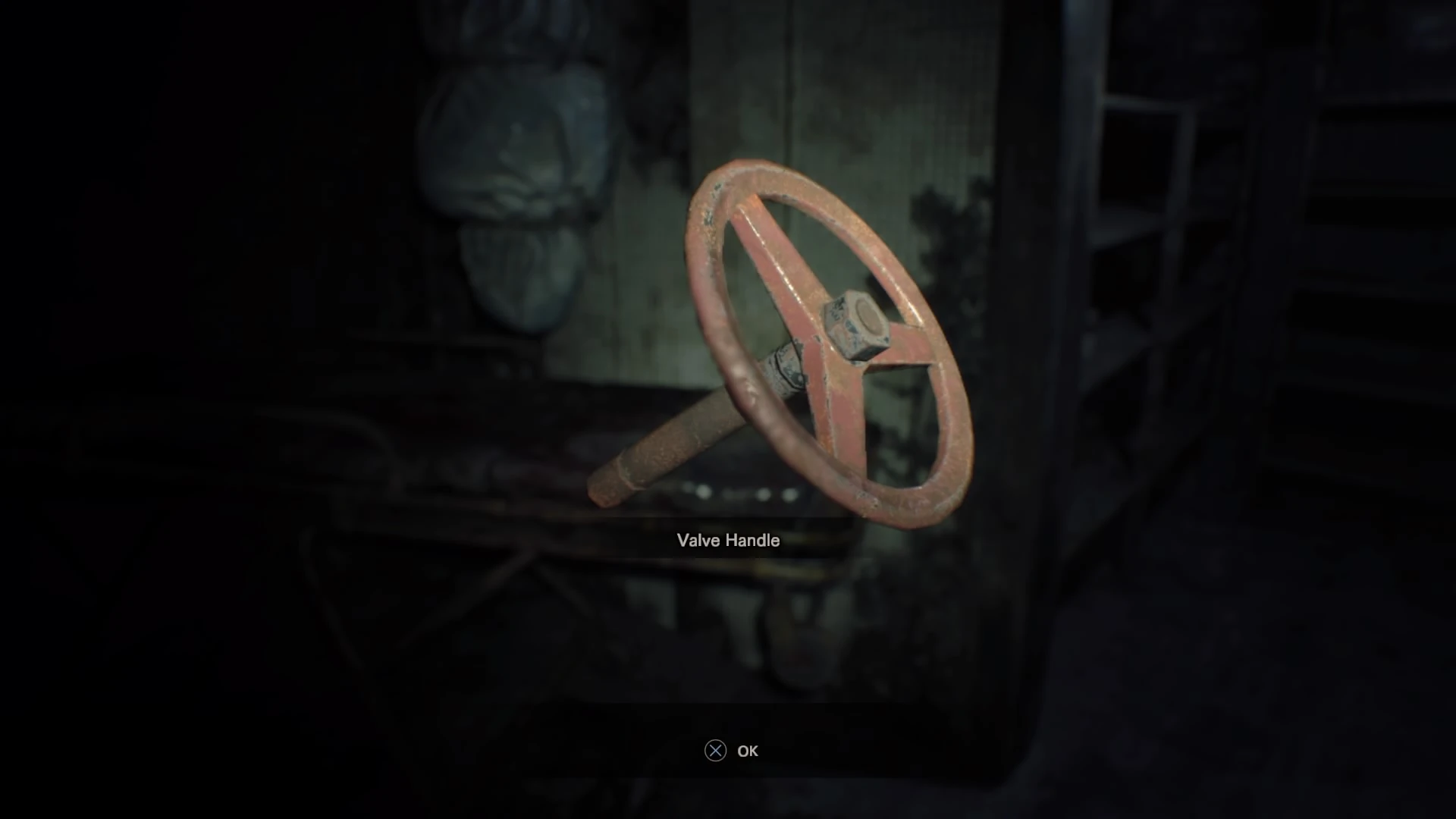Viewport: 1456px width, 819px height.
Task: Select the Valve Handle label bar
Action: (728, 541)
